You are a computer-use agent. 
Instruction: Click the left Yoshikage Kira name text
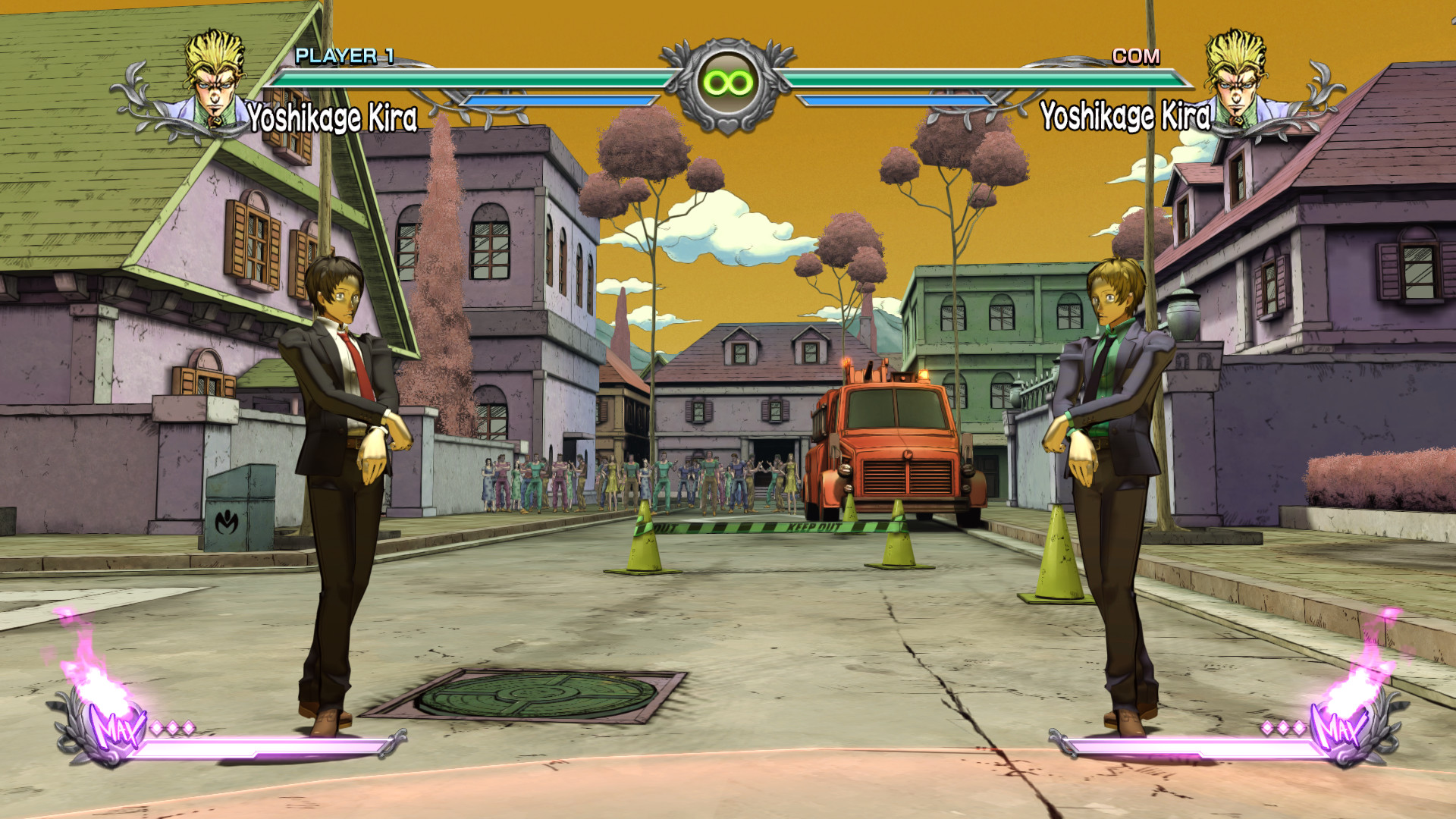tap(332, 116)
